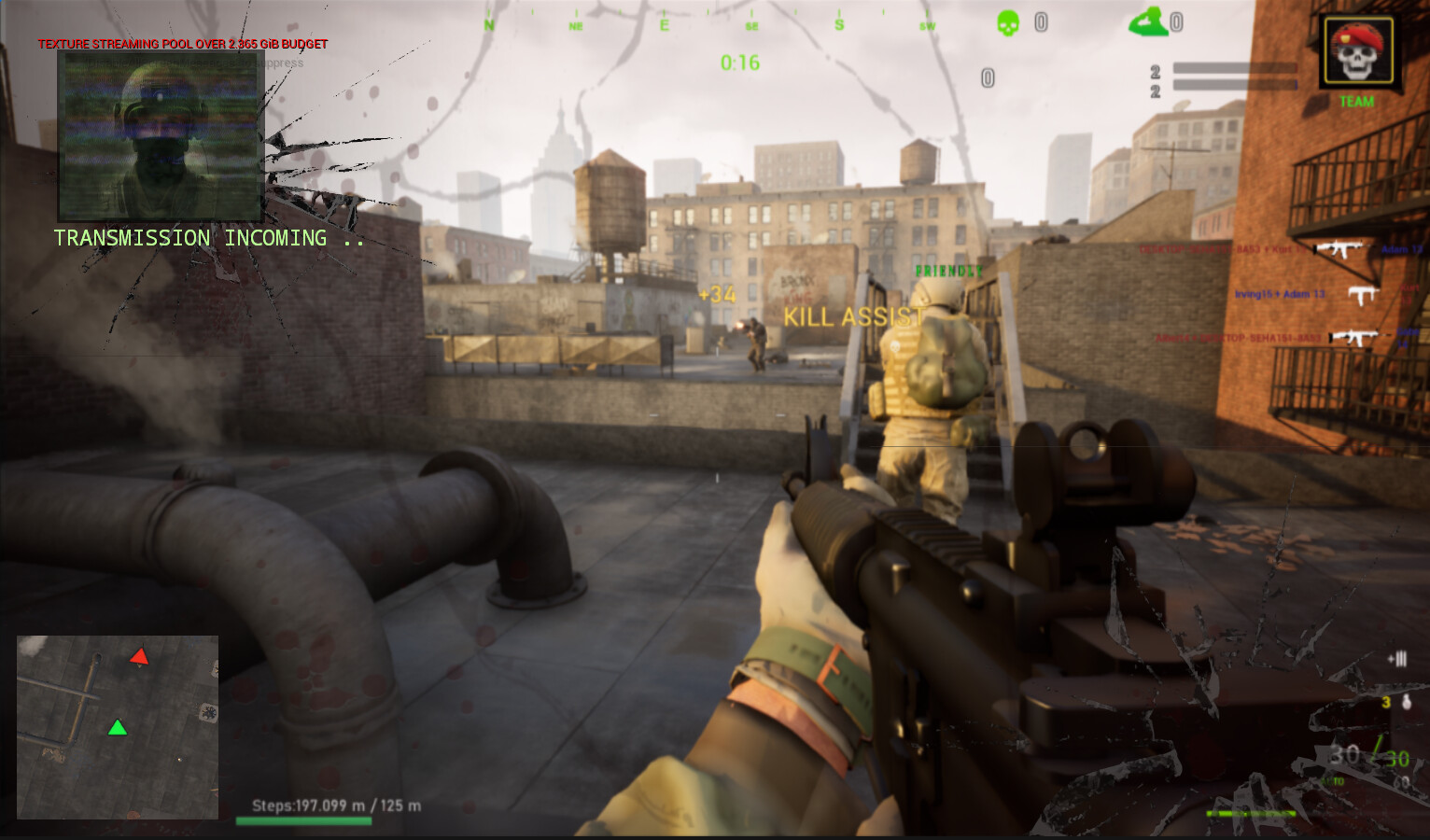Expand the transmission video feed thumbnail
This screenshot has height=840, width=1430.
(x=160, y=135)
